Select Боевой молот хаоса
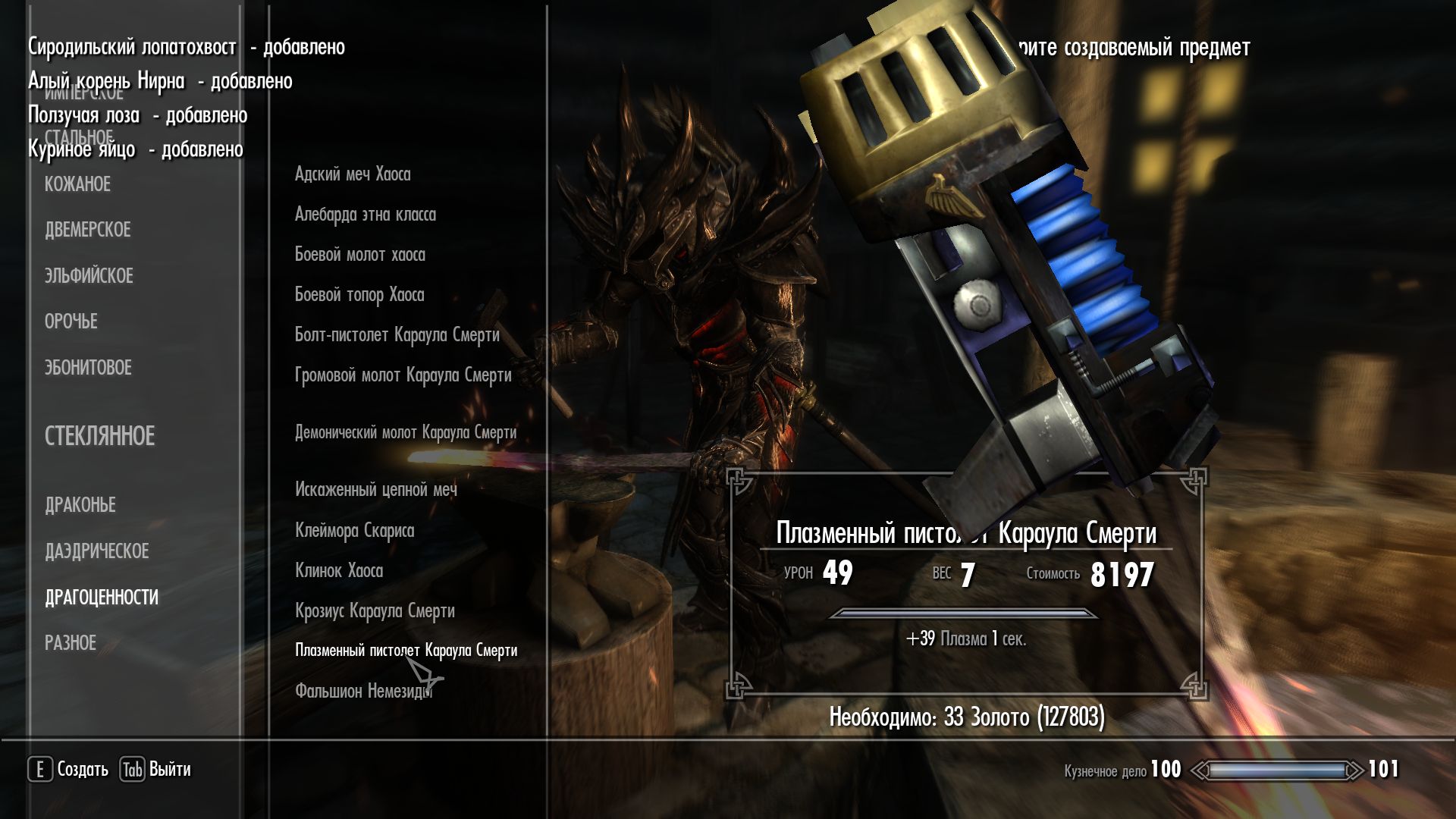Screen dimensions: 1456x819 pyautogui.click(x=359, y=255)
